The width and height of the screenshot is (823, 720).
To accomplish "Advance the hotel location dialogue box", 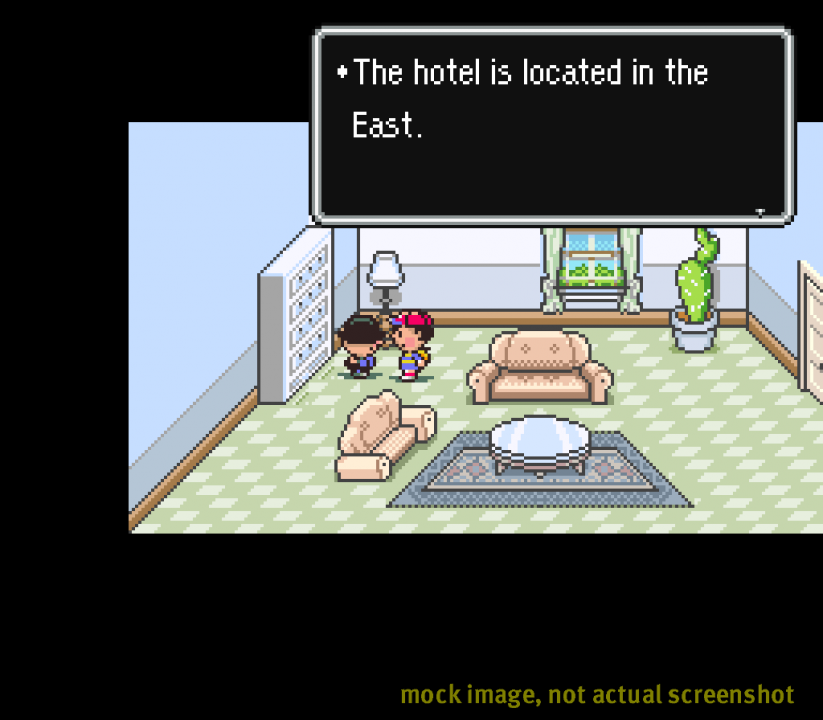I will pos(553,125).
